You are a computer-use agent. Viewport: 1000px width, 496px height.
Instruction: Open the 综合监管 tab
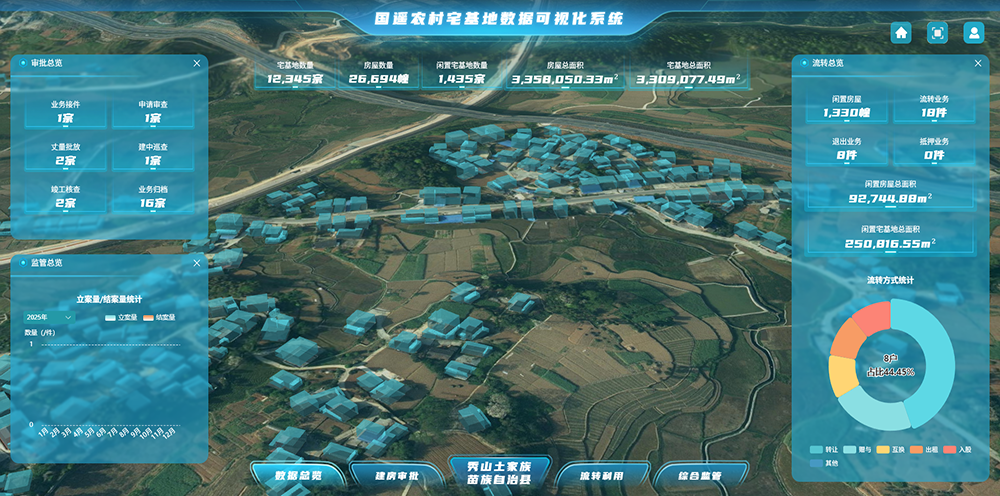click(x=699, y=476)
